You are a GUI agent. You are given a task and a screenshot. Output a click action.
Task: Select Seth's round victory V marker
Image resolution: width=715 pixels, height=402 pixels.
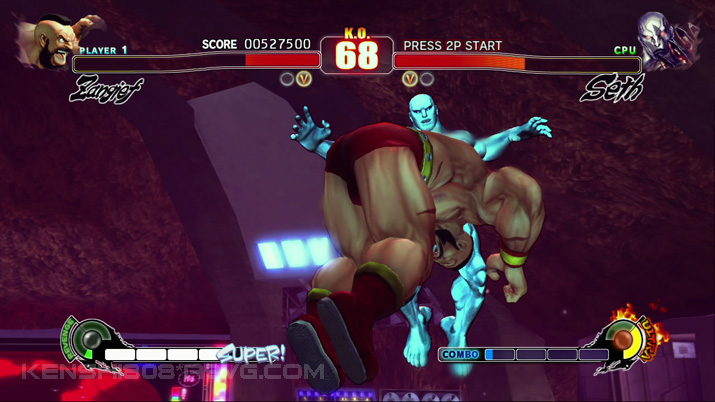pos(409,78)
